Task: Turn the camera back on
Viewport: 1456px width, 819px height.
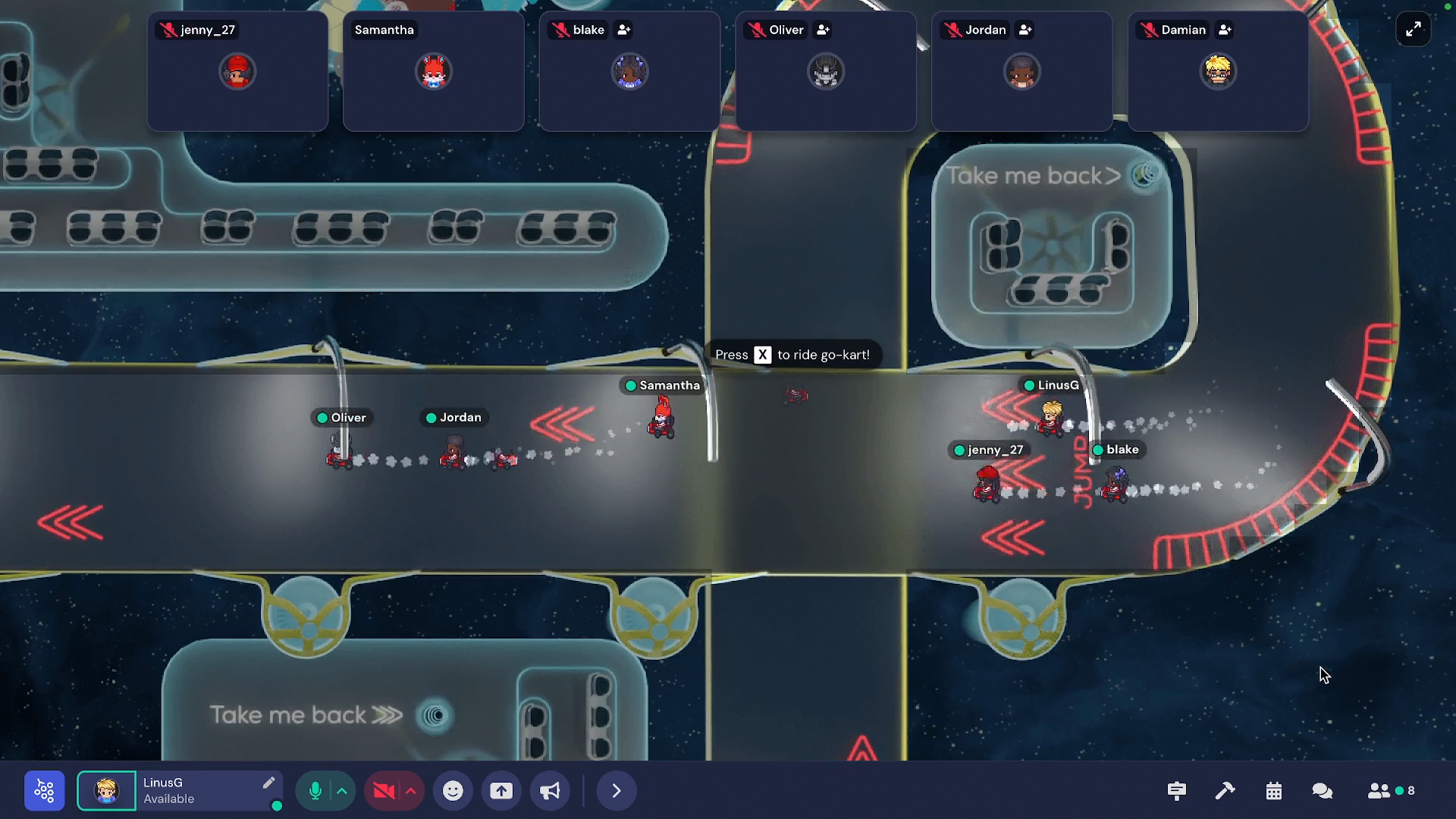Action: click(385, 791)
